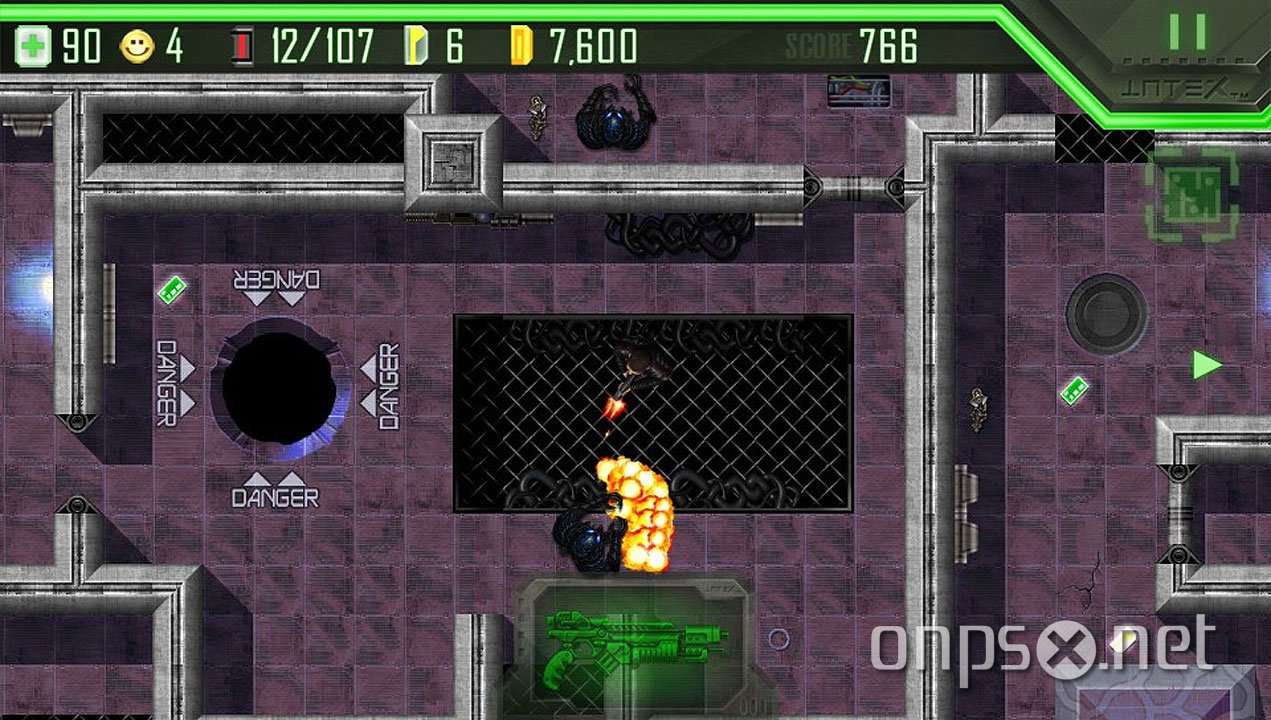Open the green map scanner icon
This screenshot has height=720, width=1271.
pos(1191,194)
